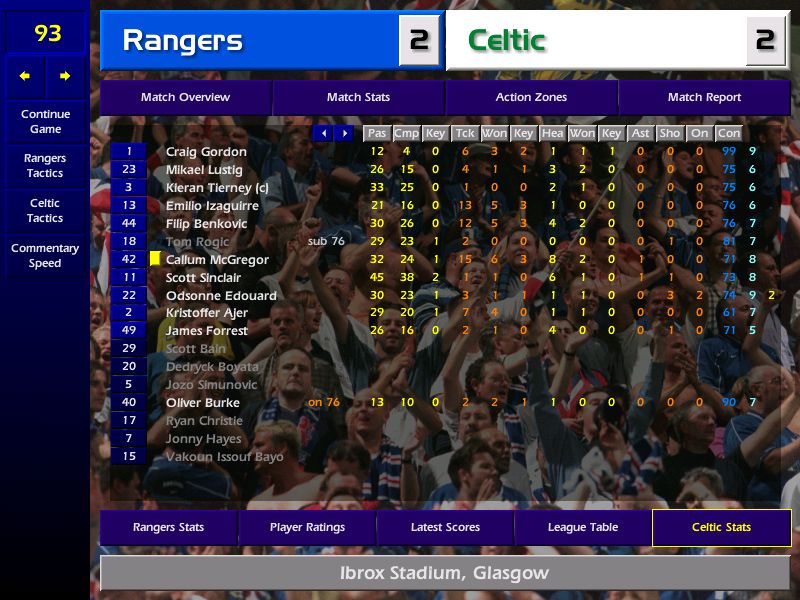Show previous stat columns with left arrow
Screen dimensions: 800x600
pos(323,133)
